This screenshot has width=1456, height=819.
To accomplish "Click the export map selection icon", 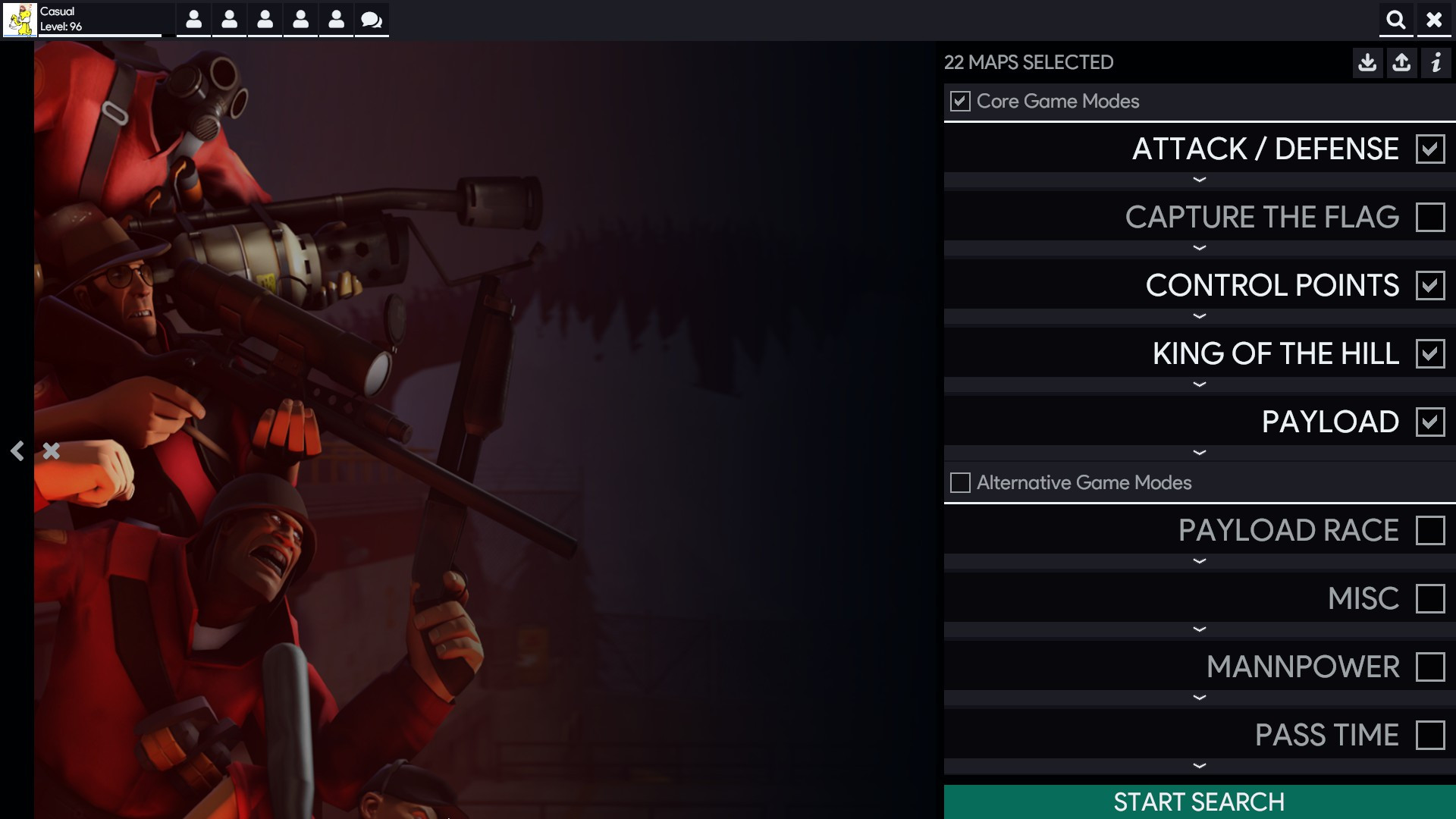I will 1401,63.
